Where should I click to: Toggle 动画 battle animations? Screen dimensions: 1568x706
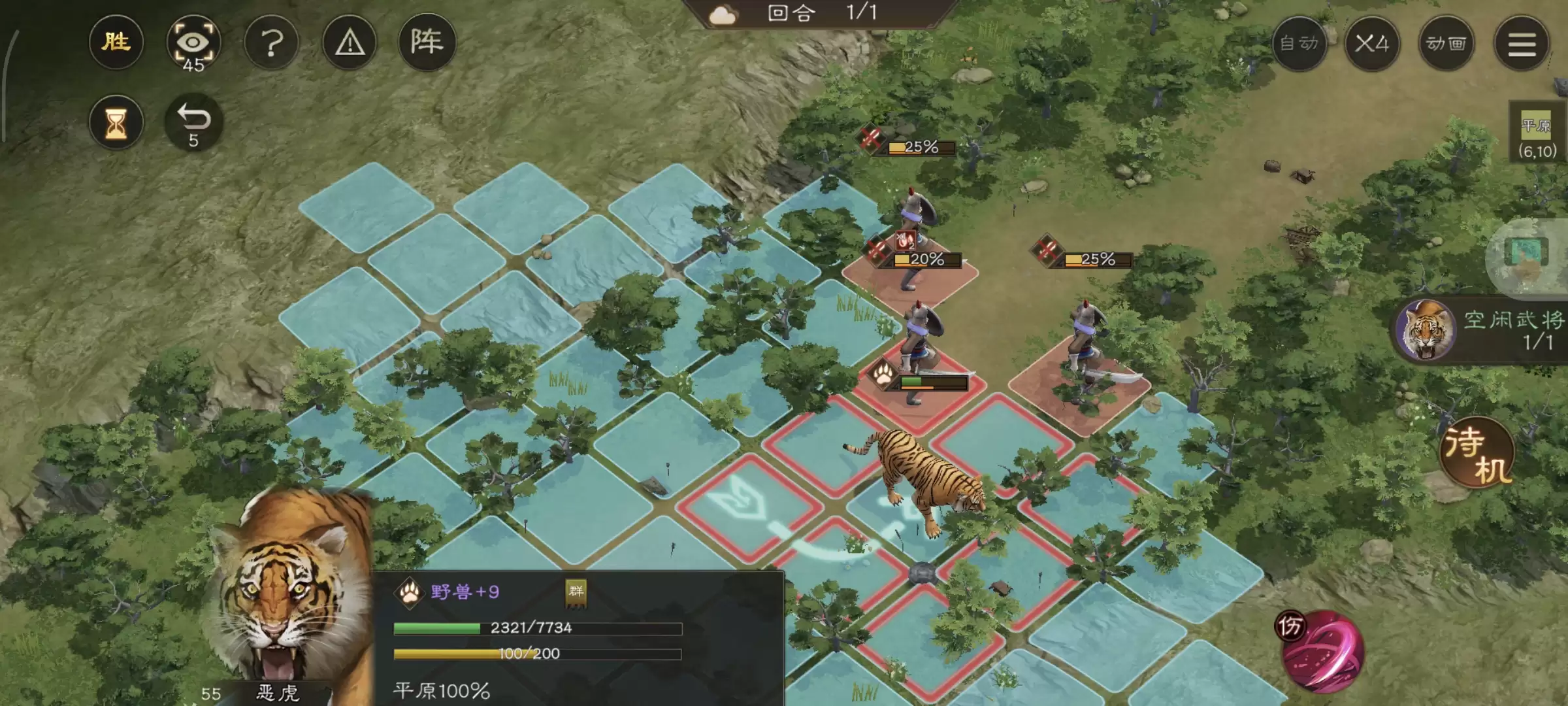(1448, 44)
